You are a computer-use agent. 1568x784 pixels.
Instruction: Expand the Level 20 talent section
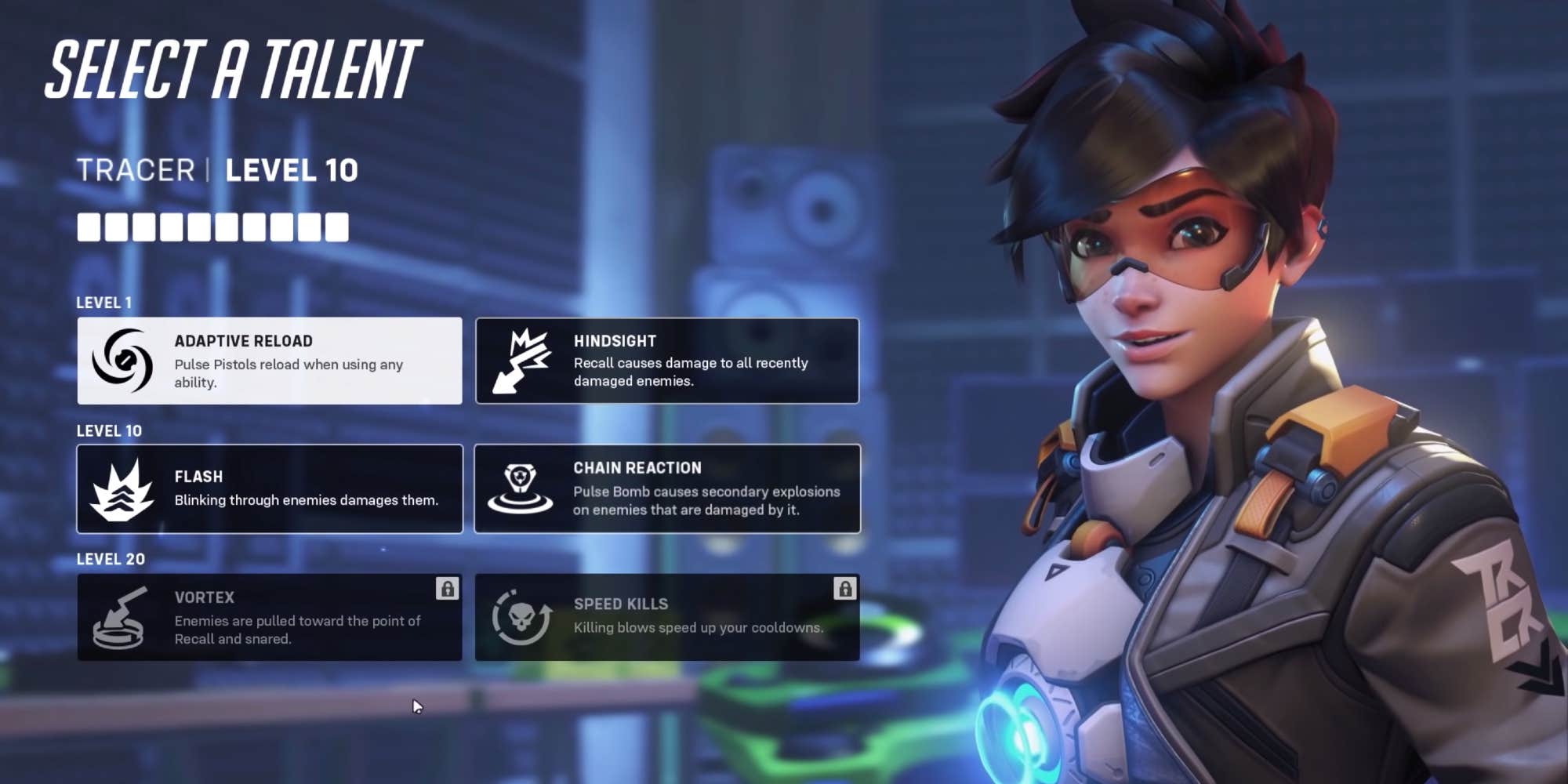(109, 559)
